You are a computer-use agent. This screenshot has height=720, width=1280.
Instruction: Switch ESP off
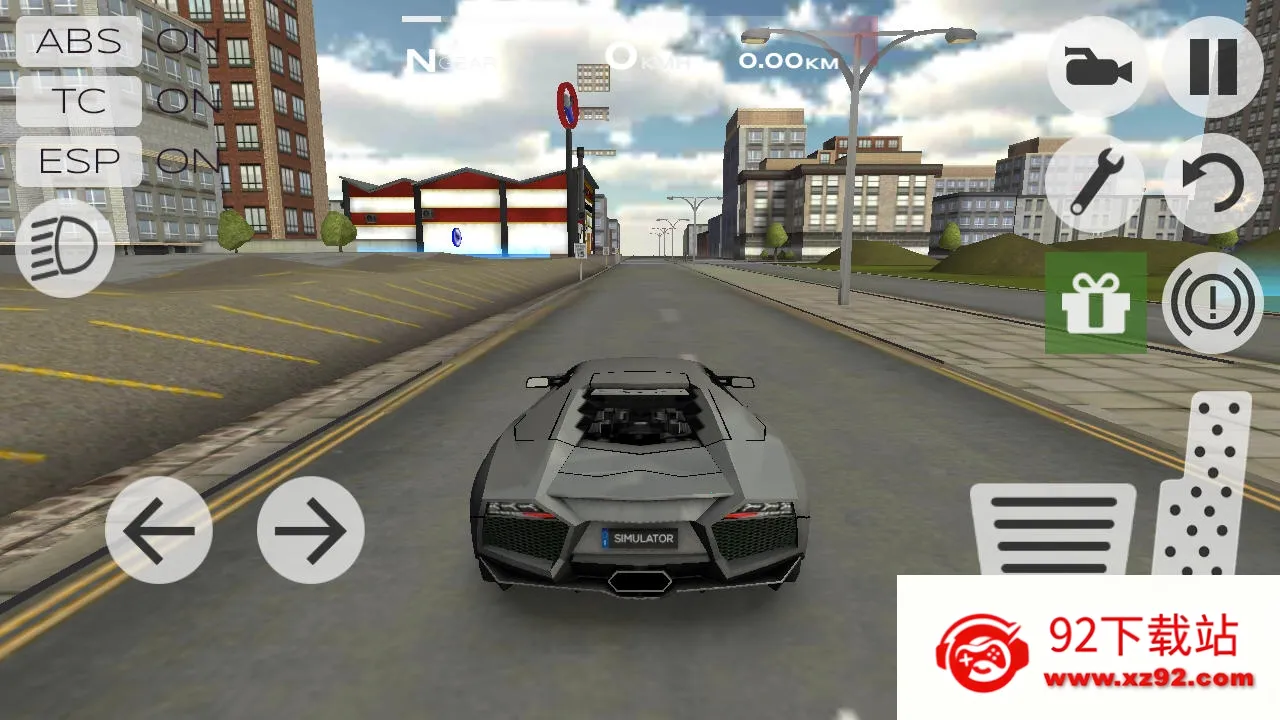tap(78, 161)
